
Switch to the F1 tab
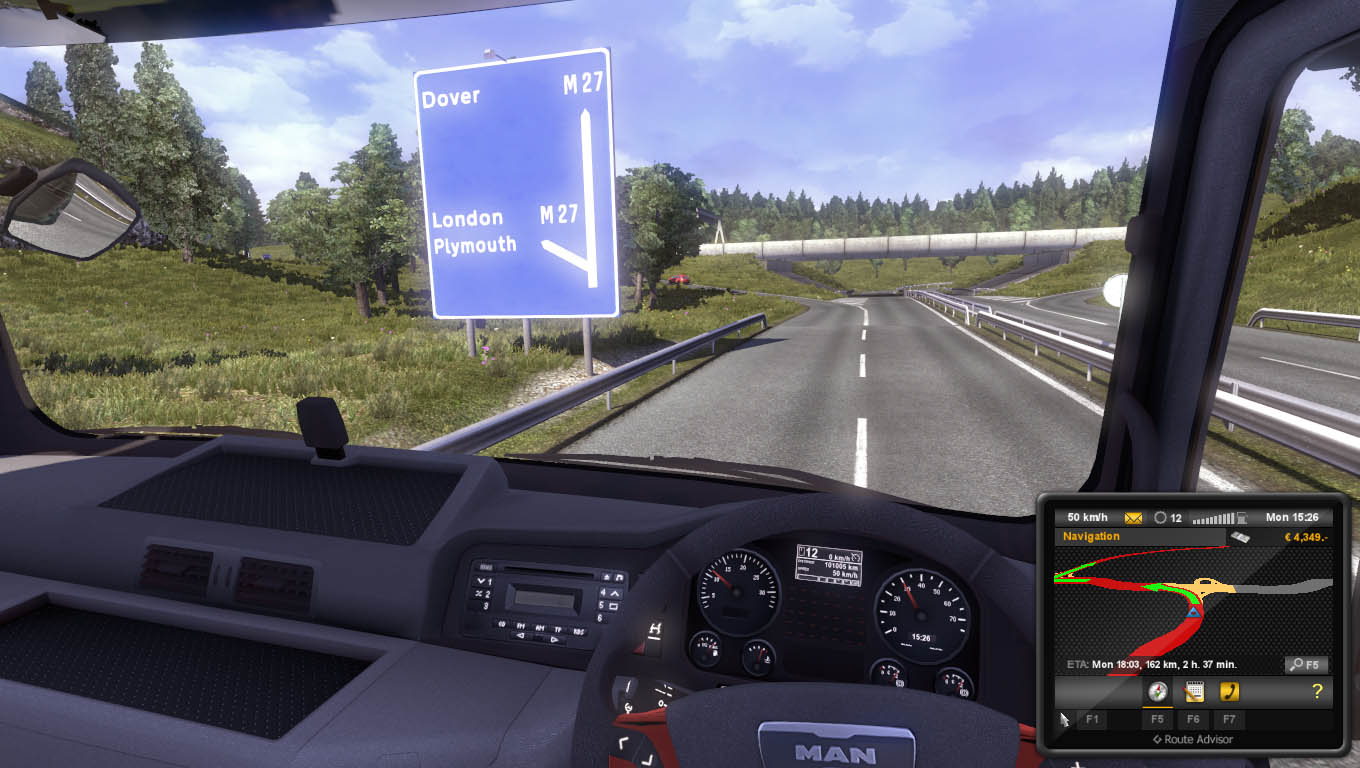1092,719
